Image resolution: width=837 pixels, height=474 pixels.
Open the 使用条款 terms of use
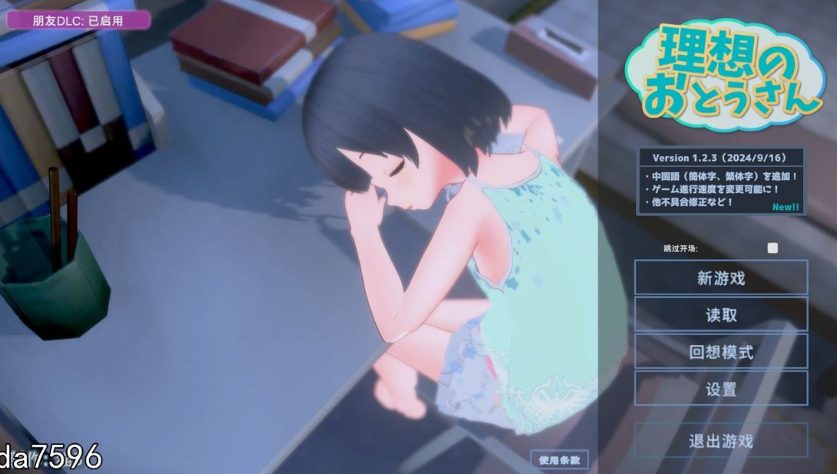(x=561, y=460)
